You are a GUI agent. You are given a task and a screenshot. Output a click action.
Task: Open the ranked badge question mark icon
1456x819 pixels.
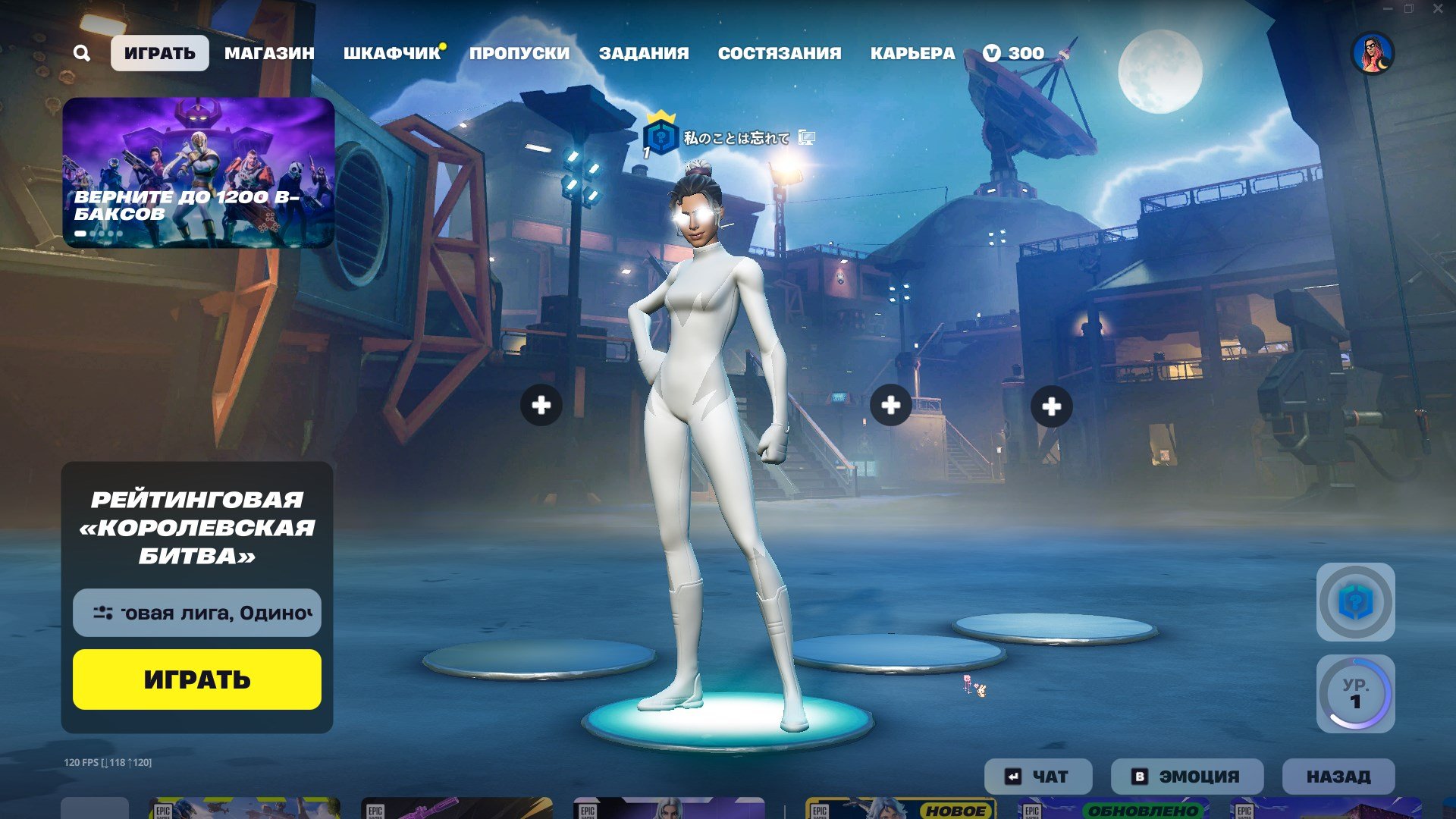(1355, 602)
